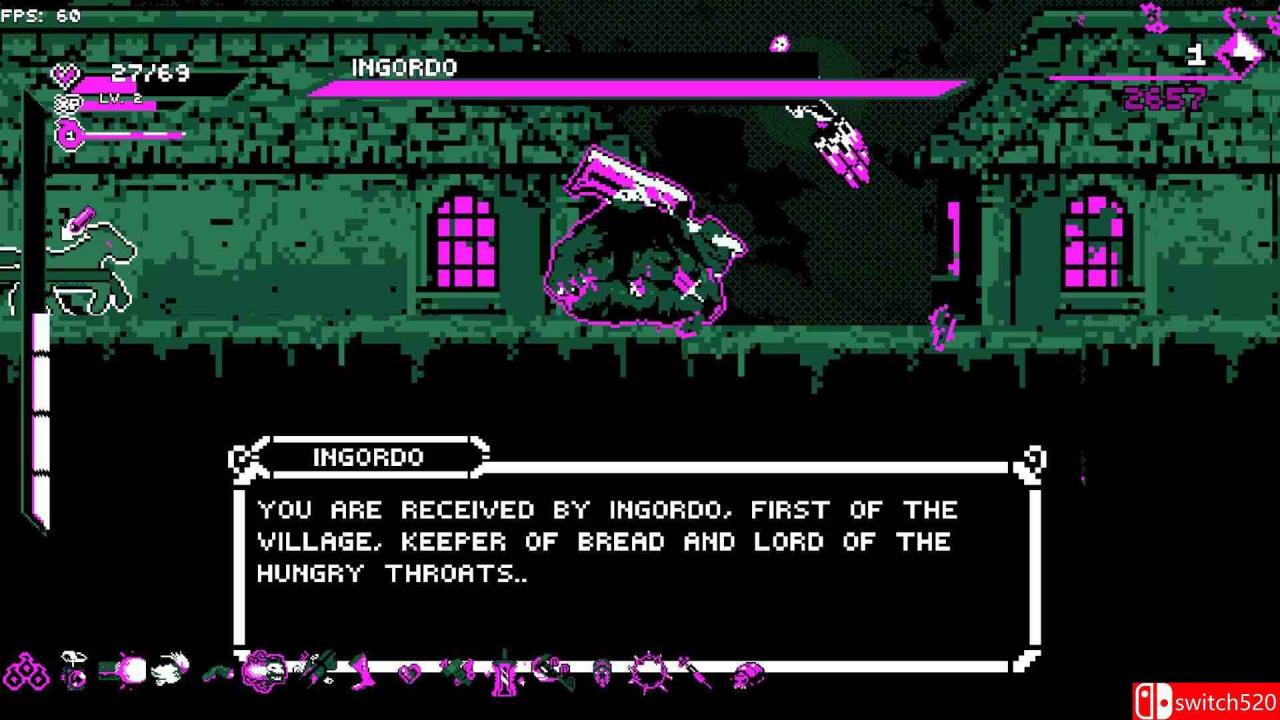This screenshot has height=720, width=1280.
Task: Click the crystal currency icon
Action: pos(1240,53)
